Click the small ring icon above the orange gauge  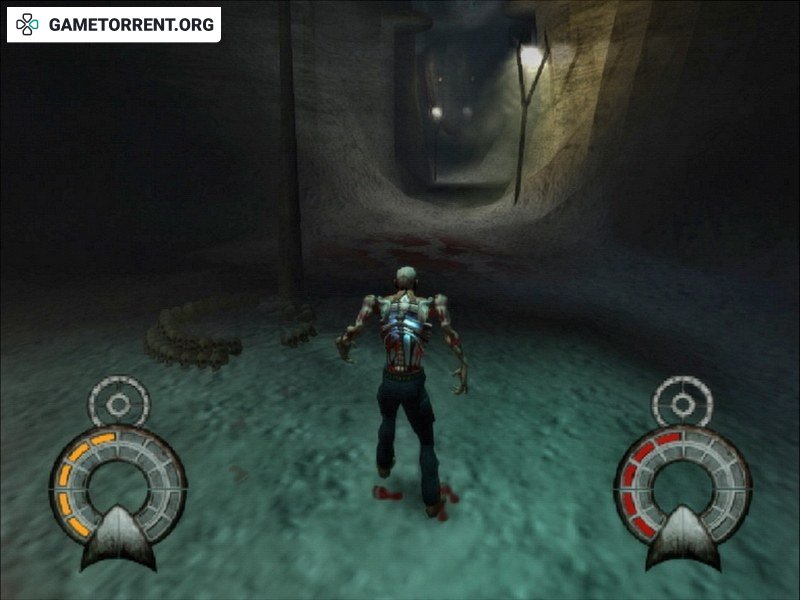(118, 402)
